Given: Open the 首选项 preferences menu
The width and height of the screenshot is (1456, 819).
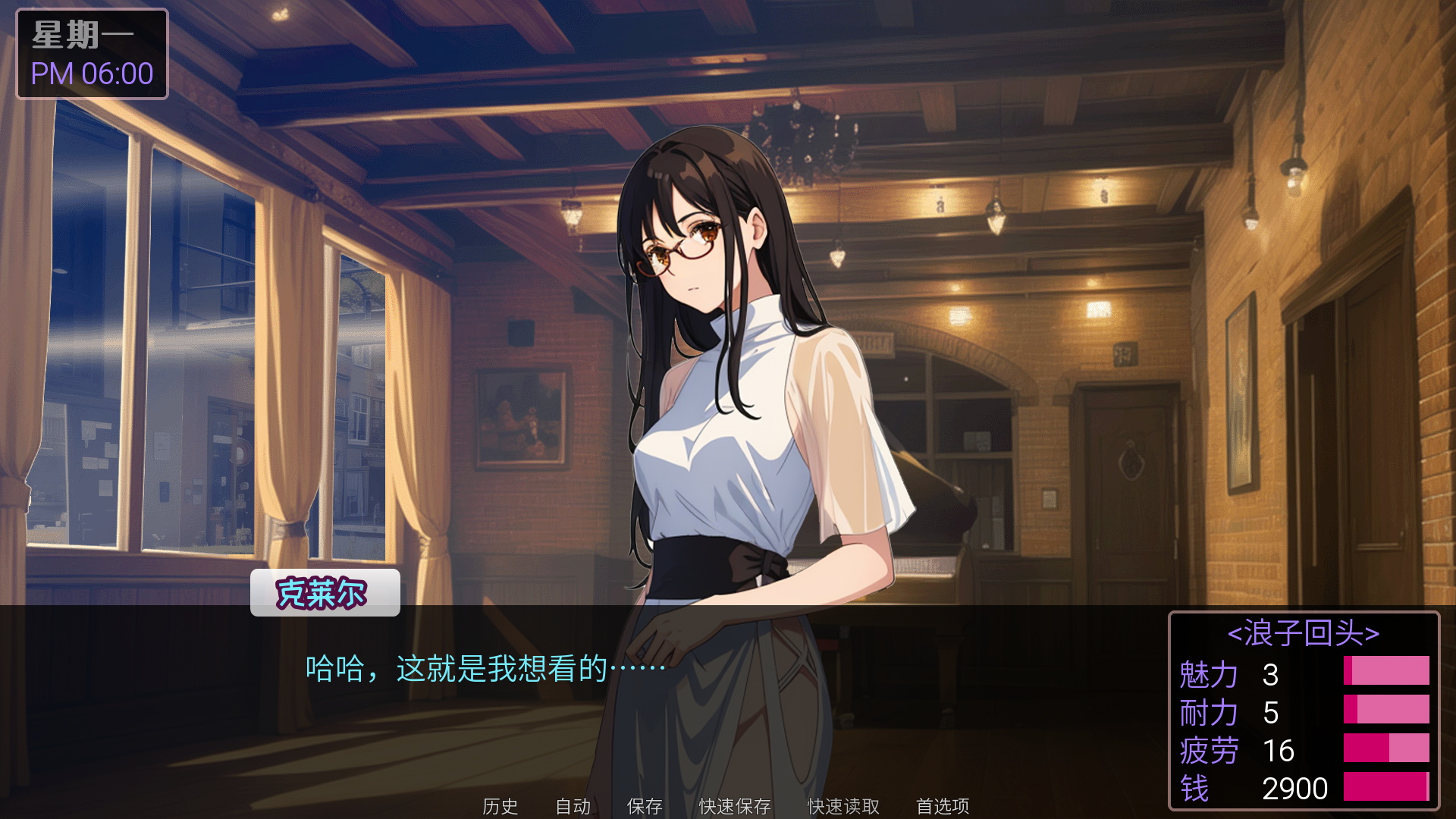Looking at the screenshot, I should click(x=943, y=805).
